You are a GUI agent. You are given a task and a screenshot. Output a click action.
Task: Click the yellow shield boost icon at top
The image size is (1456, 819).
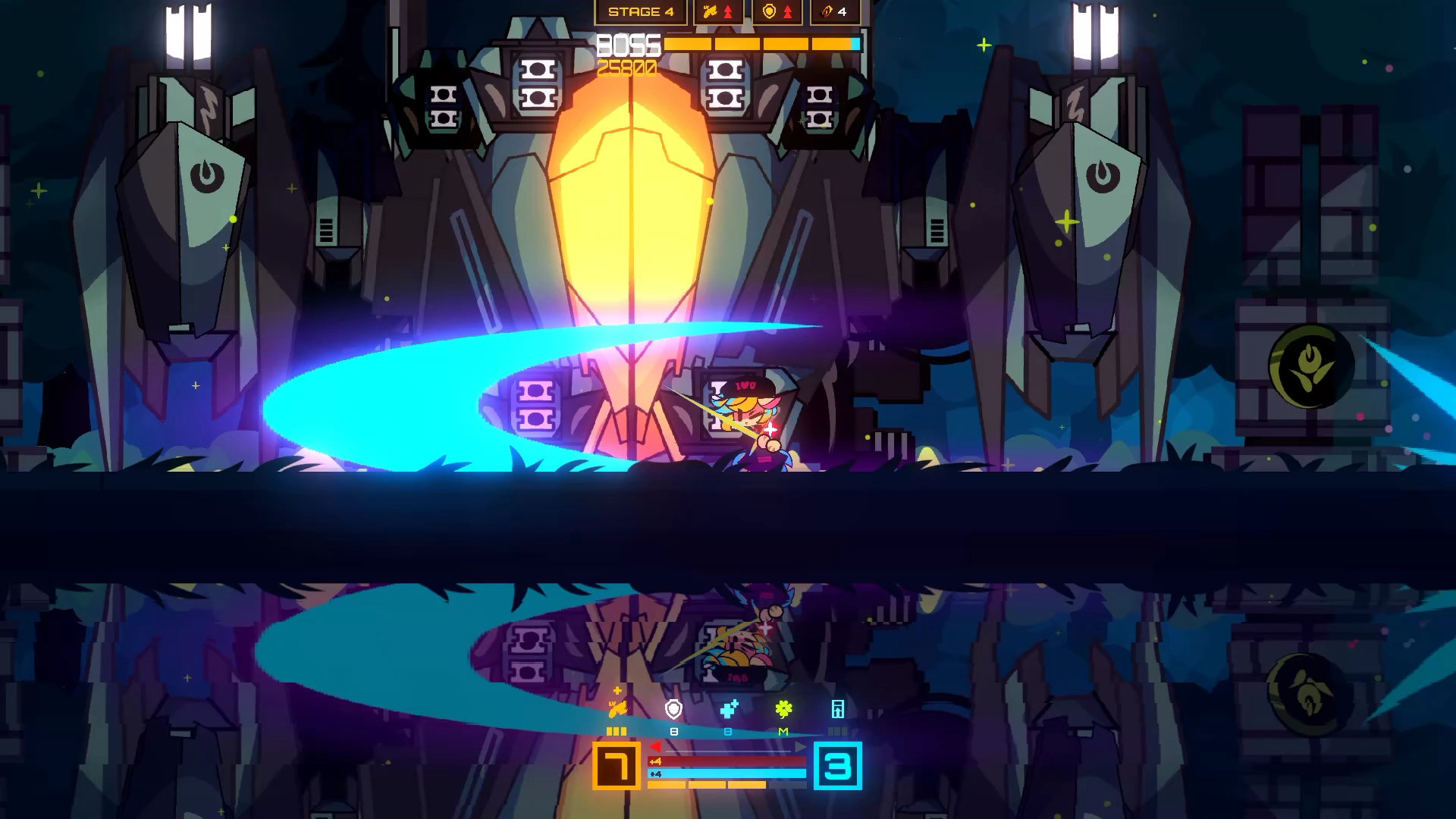[769, 11]
